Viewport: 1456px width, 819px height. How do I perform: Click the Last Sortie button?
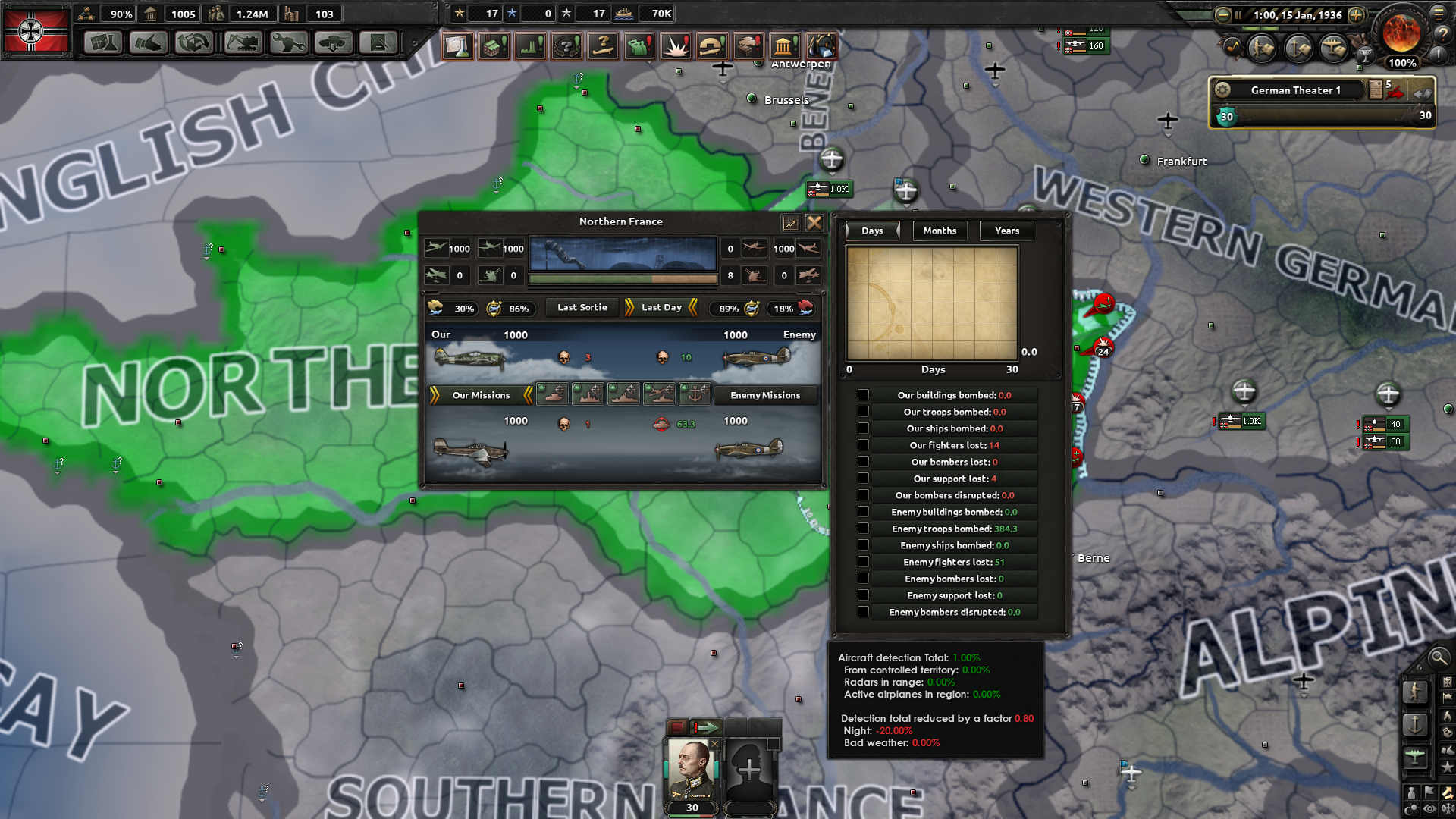pos(581,308)
